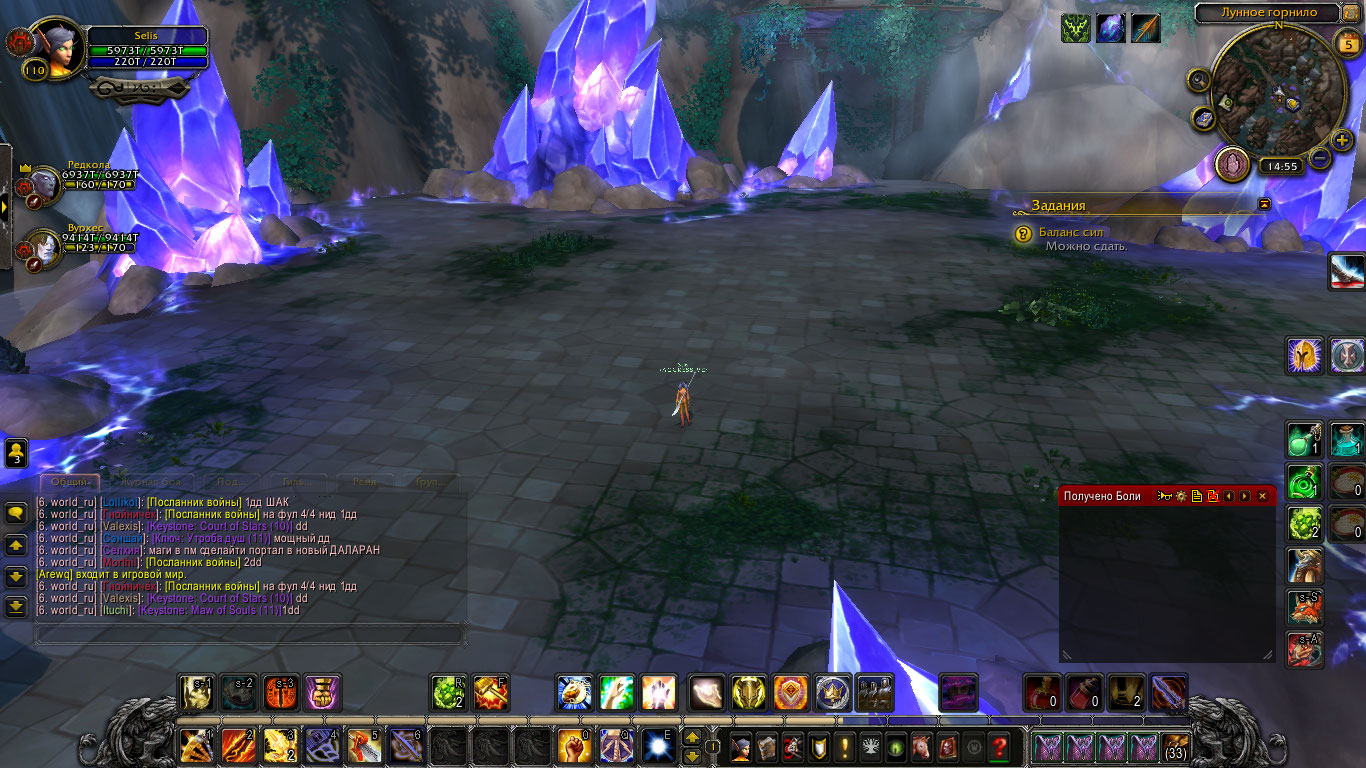Click the circular minimap
This screenshot has width=1366, height=768.
pyautogui.click(x=1277, y=92)
